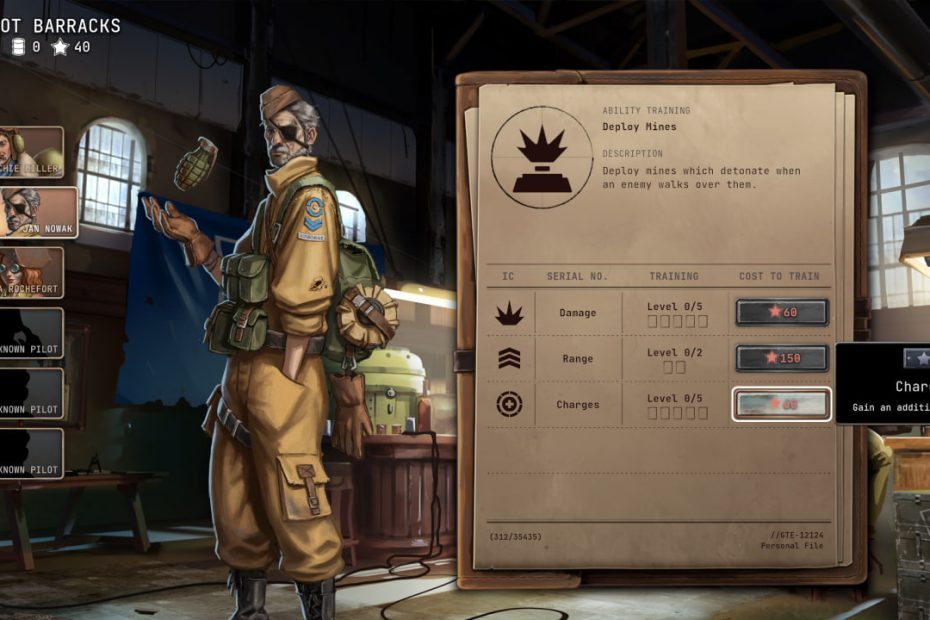Train Damage for 60 stars
This screenshot has height=620, width=930.
click(782, 312)
